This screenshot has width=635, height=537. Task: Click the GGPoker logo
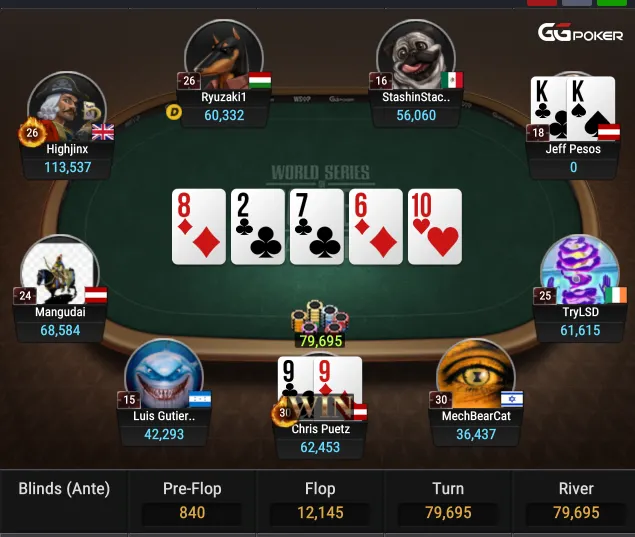point(581,33)
